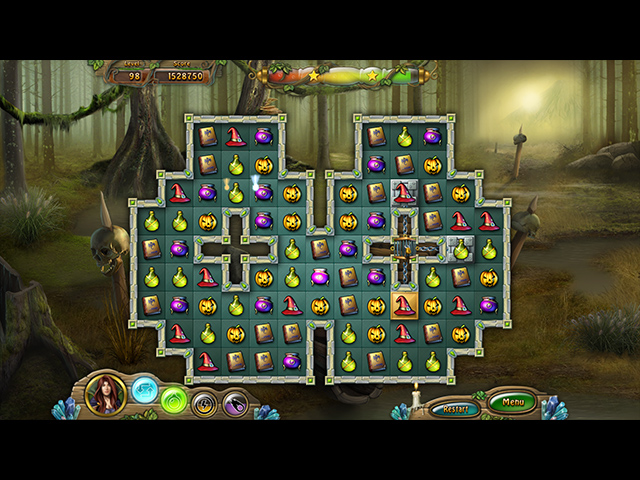Pick the stone-framed witch hat tile
Image resolution: width=640 pixels, height=480 pixels.
point(404,192)
